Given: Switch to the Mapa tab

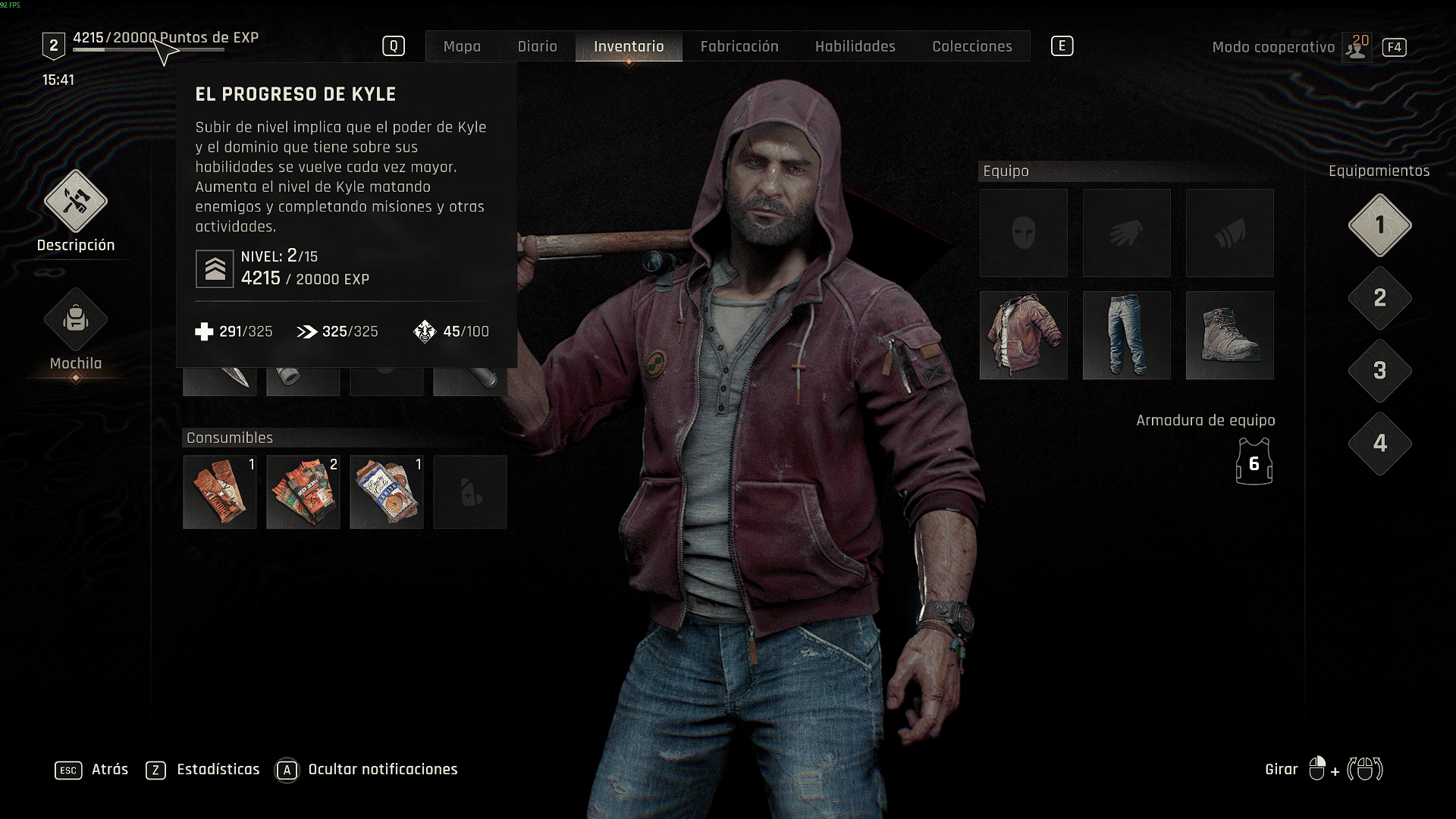Looking at the screenshot, I should [462, 46].
